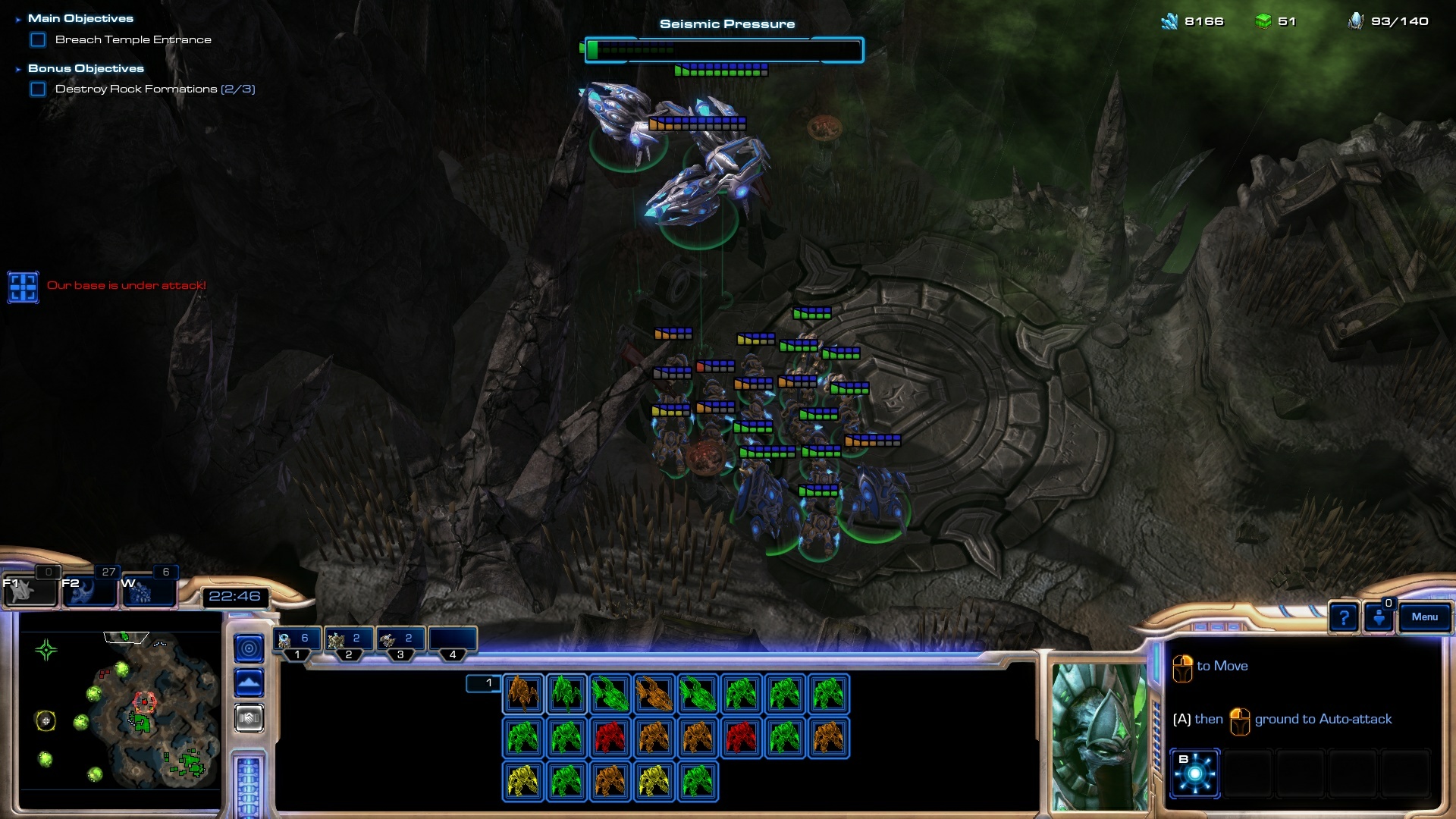Viewport: 1456px width, 819px height.
Task: Select all warp gates with W button
Action: (147, 590)
